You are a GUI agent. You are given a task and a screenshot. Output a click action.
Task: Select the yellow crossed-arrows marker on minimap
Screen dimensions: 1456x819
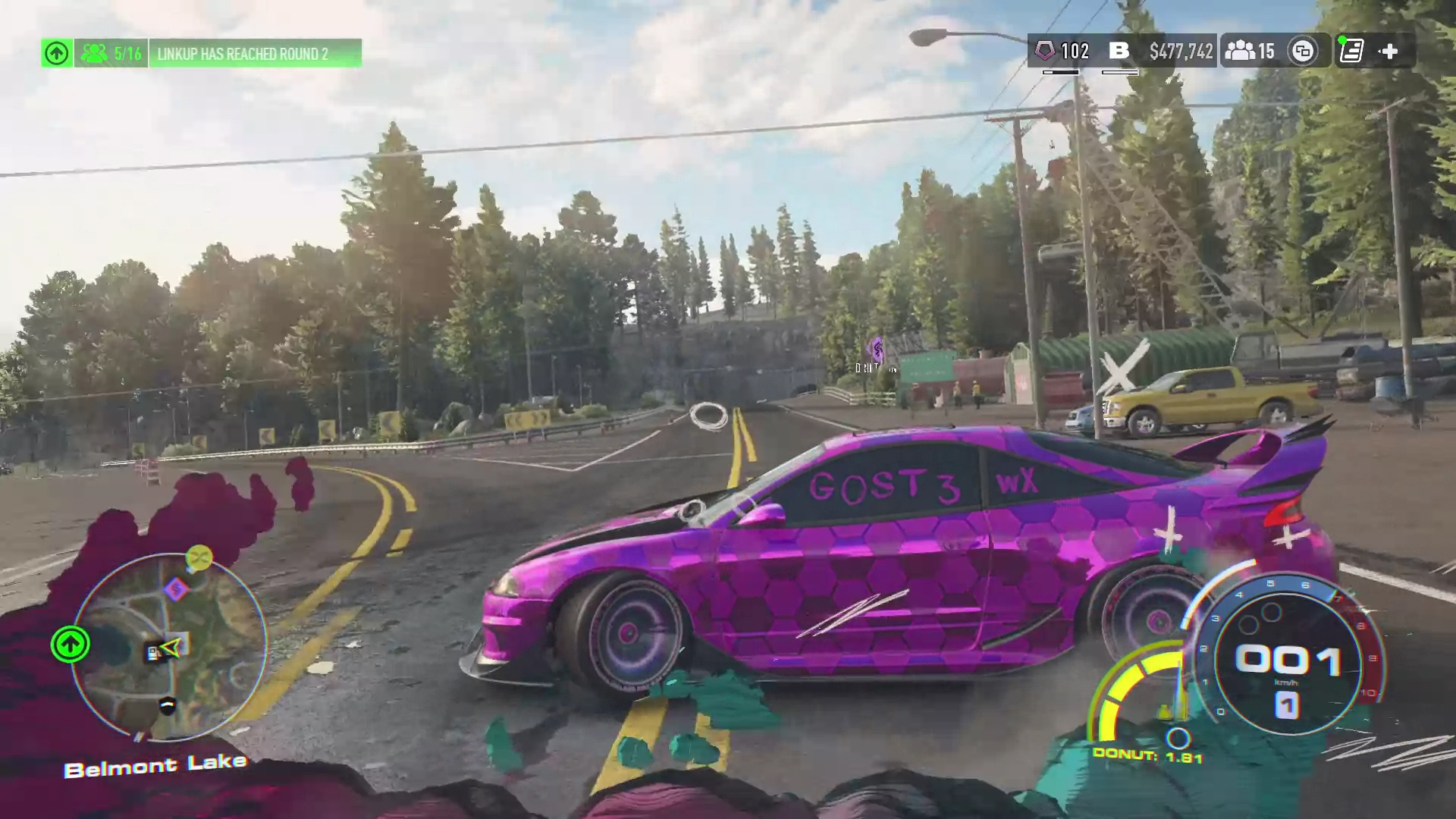199,558
